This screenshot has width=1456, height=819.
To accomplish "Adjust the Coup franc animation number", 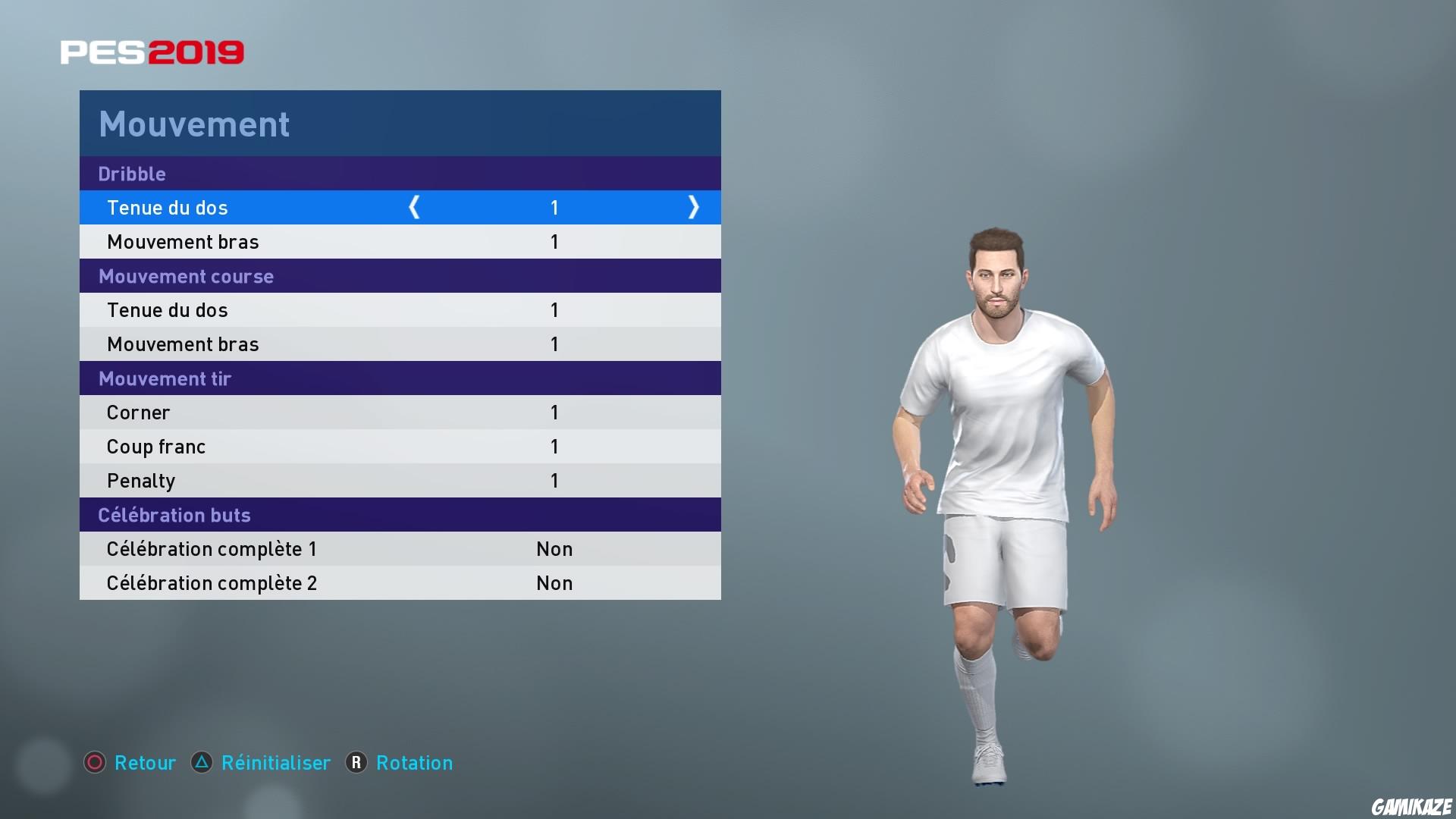I will coord(554,446).
